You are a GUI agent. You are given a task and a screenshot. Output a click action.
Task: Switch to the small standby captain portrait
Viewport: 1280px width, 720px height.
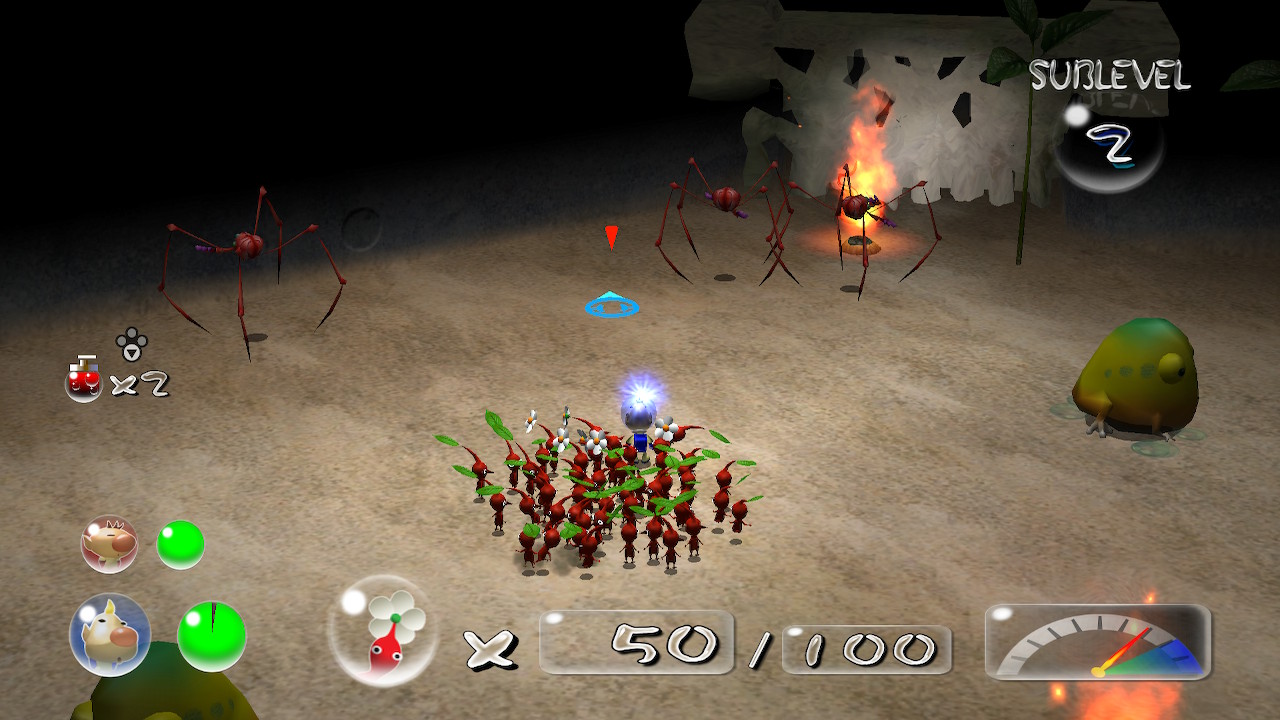(x=109, y=544)
